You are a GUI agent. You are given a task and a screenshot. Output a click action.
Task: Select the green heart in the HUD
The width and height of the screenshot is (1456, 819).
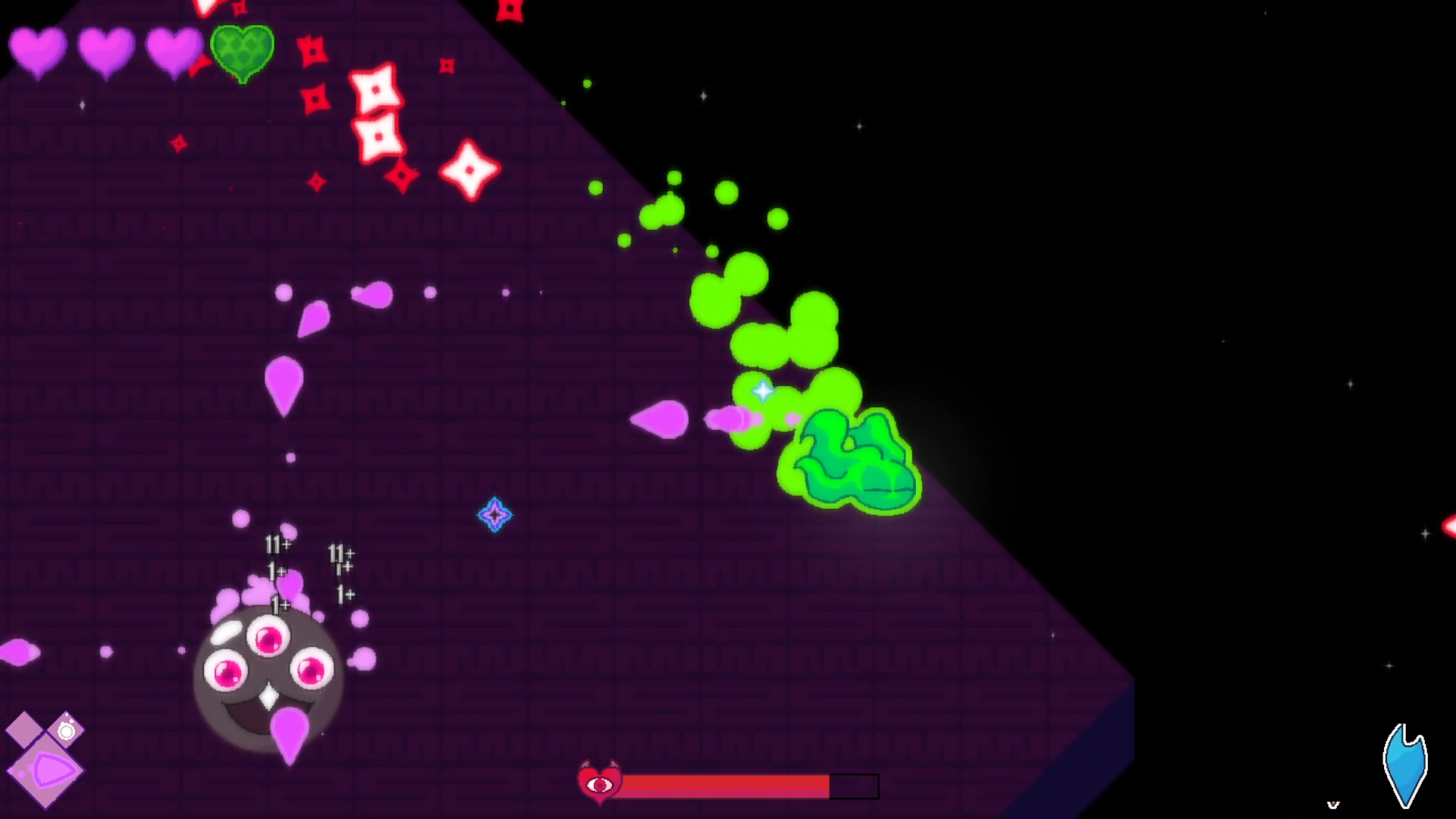[x=241, y=52]
